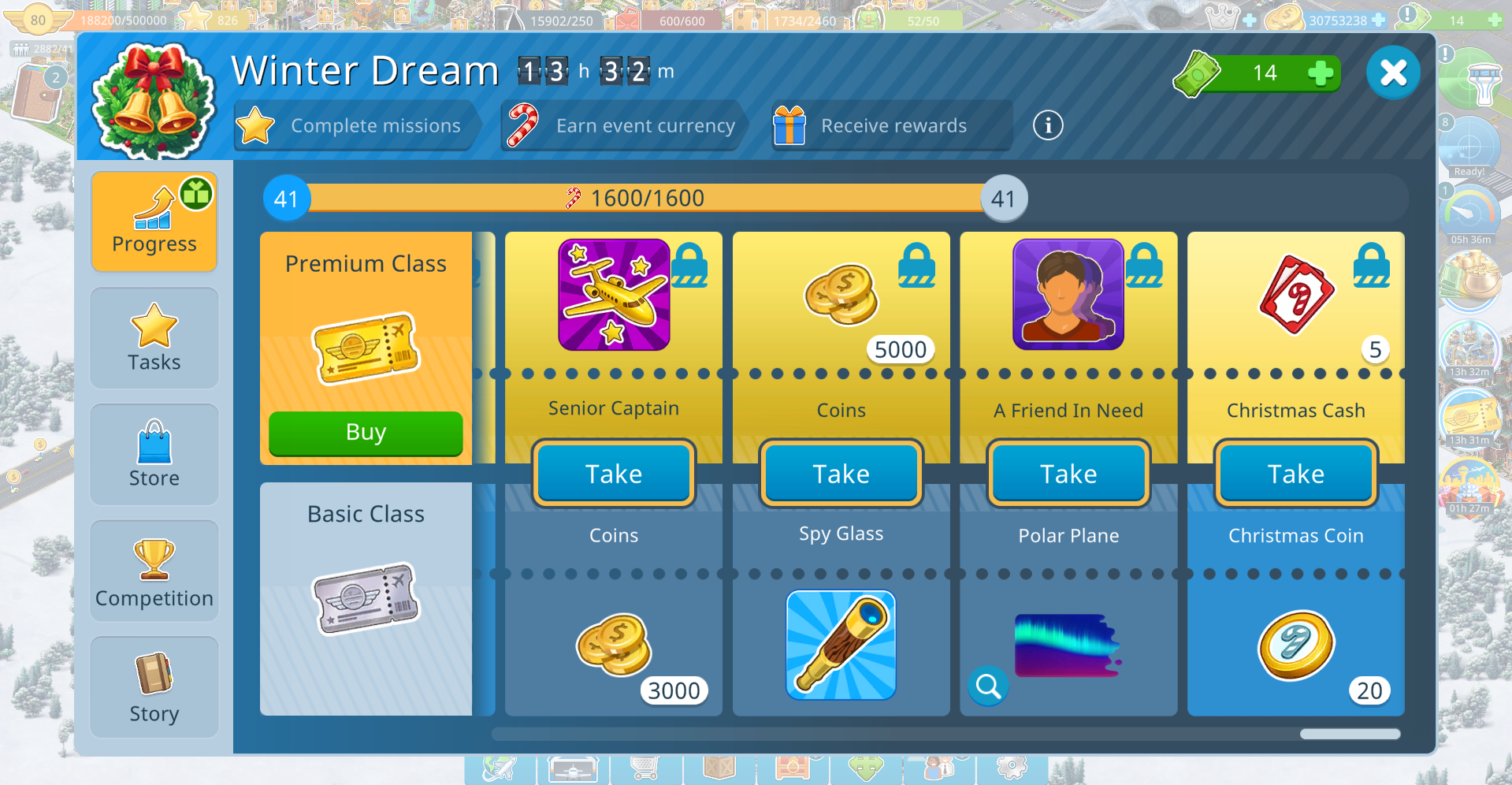
Task: Take the Christmas Coin reward
Action: tap(1295, 474)
